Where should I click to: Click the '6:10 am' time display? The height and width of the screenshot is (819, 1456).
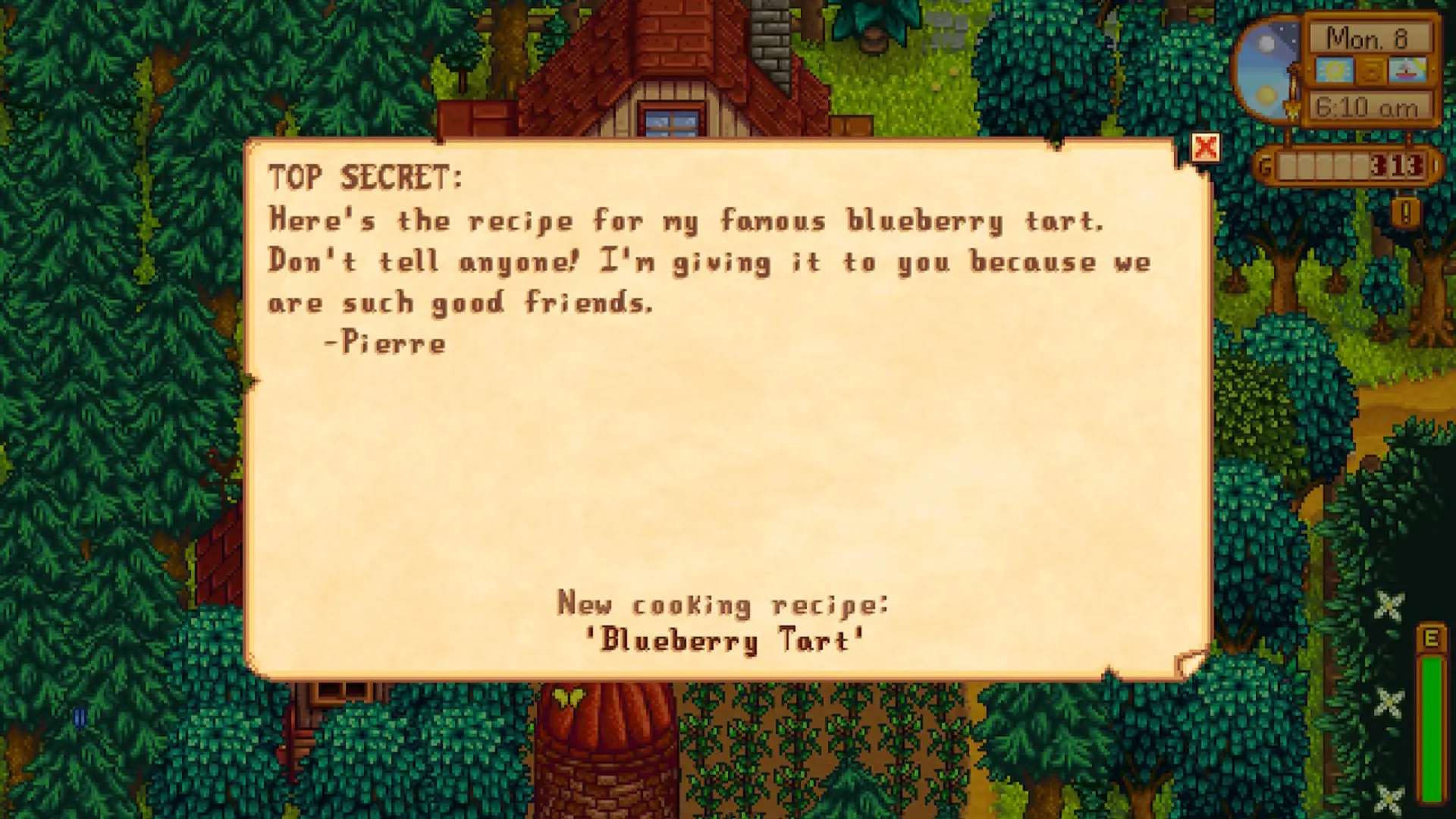[x=1369, y=107]
